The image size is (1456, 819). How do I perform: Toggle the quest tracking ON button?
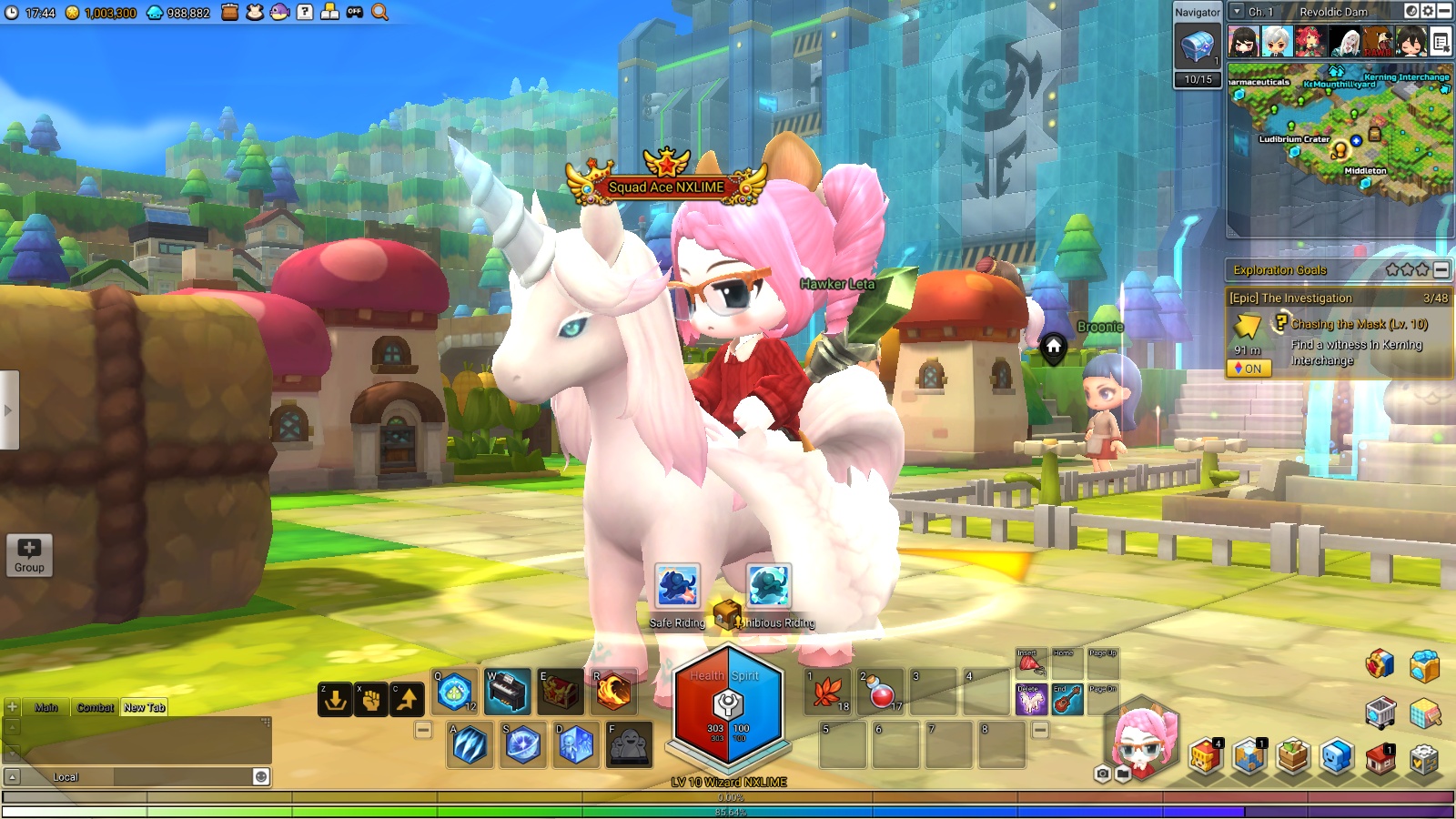pos(1249,369)
